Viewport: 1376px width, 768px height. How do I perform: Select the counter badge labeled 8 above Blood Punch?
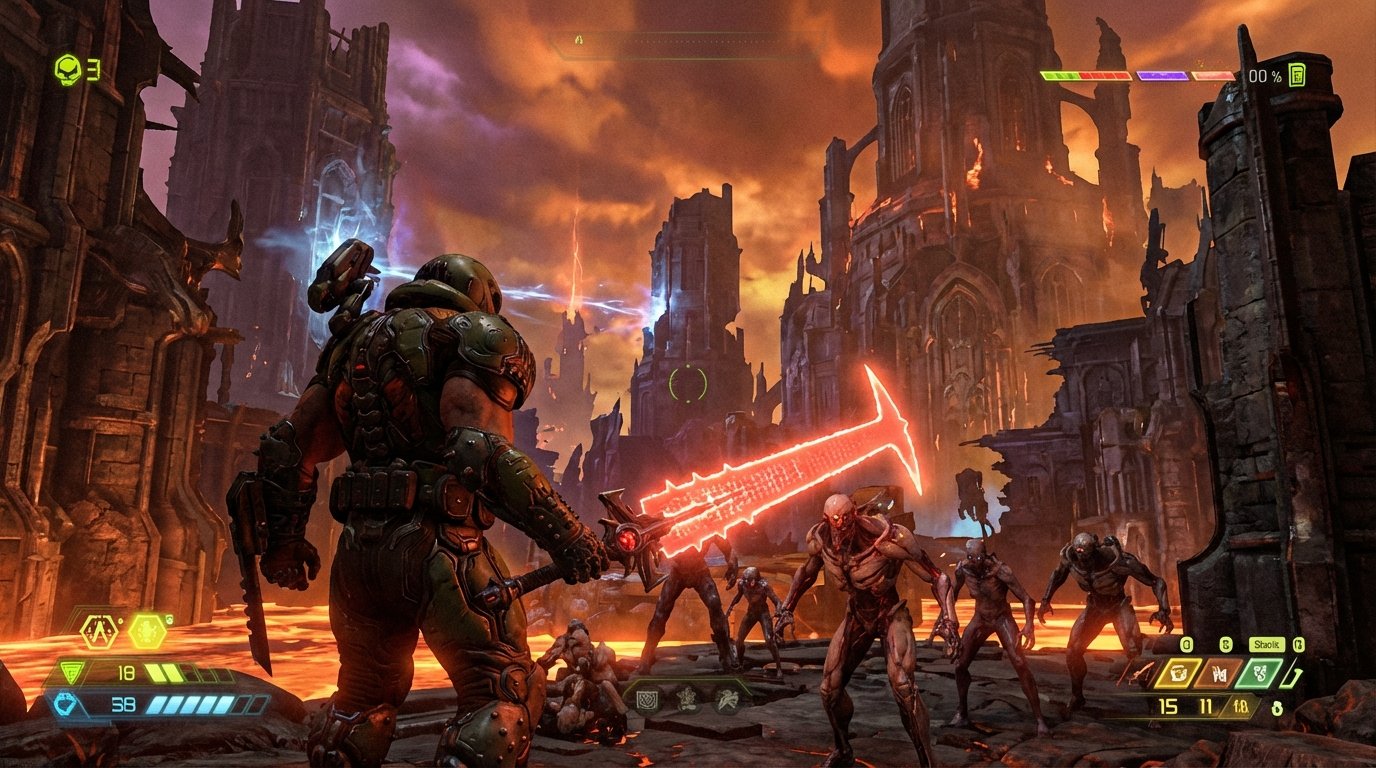tap(1226, 644)
